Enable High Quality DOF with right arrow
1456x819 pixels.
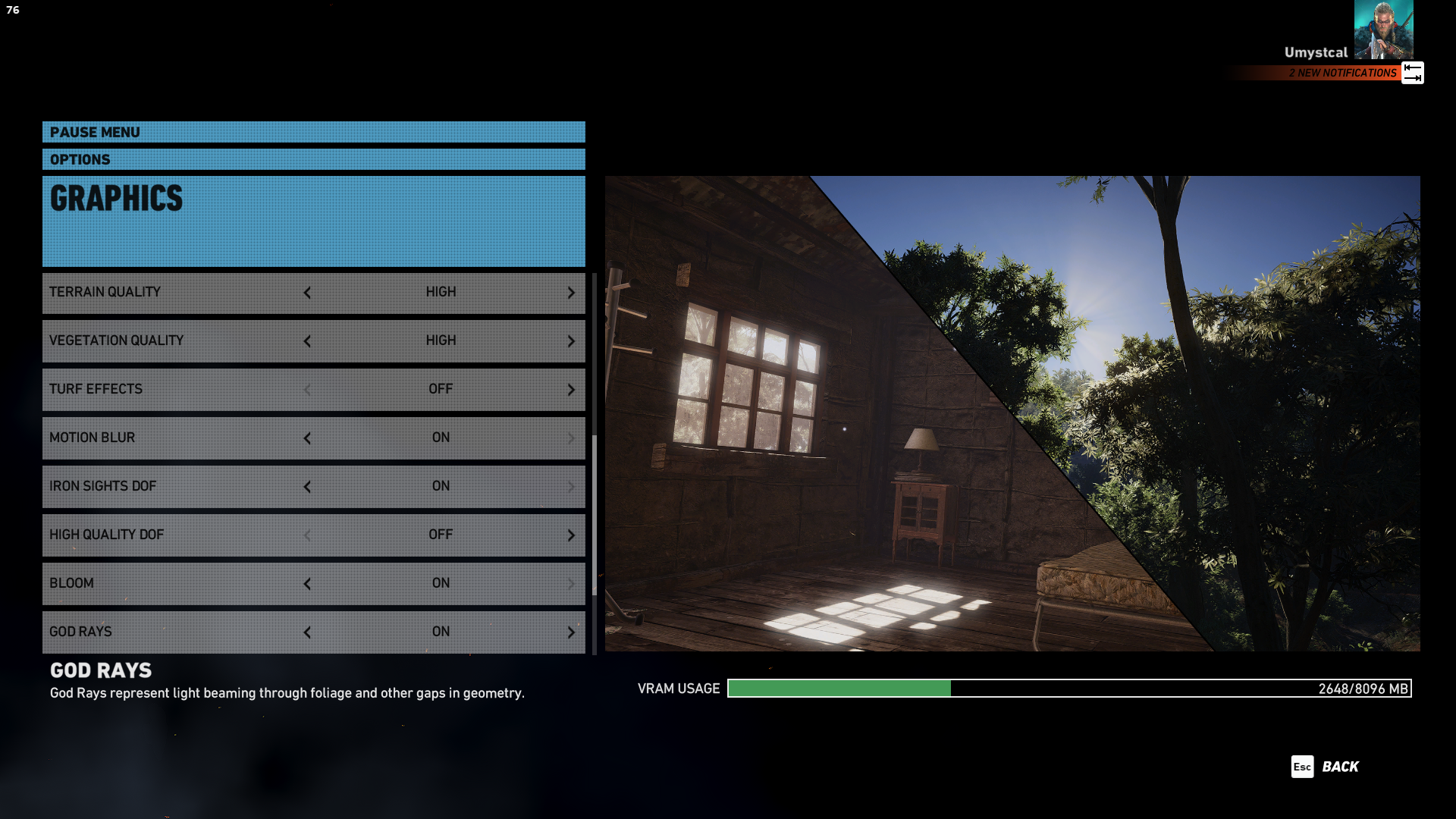click(x=571, y=535)
